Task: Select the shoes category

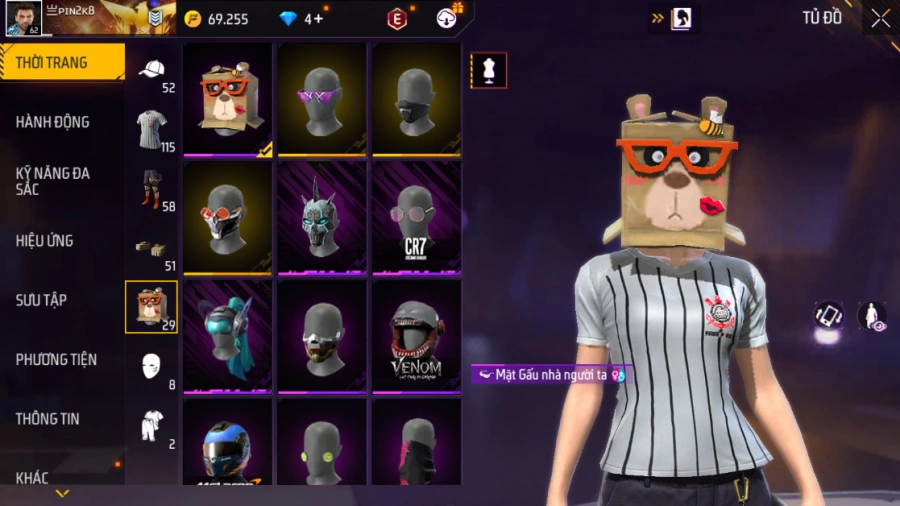Action: (x=152, y=249)
